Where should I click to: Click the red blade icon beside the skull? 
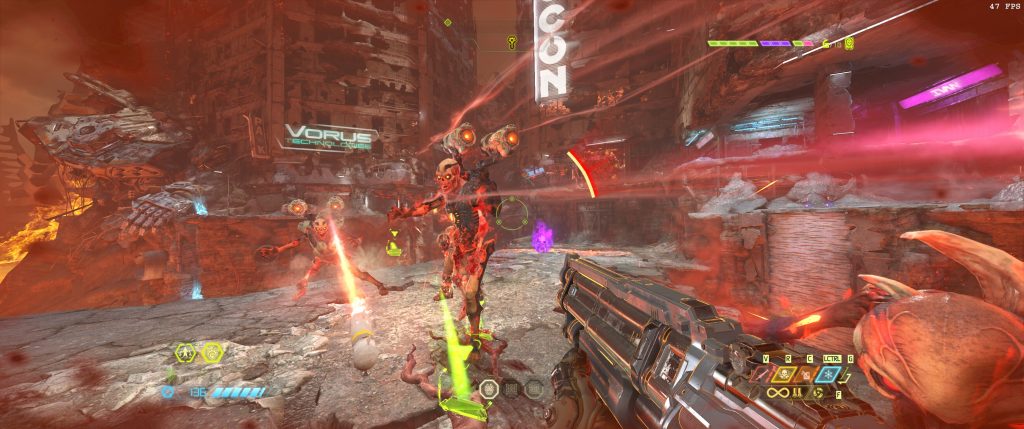[759, 375]
